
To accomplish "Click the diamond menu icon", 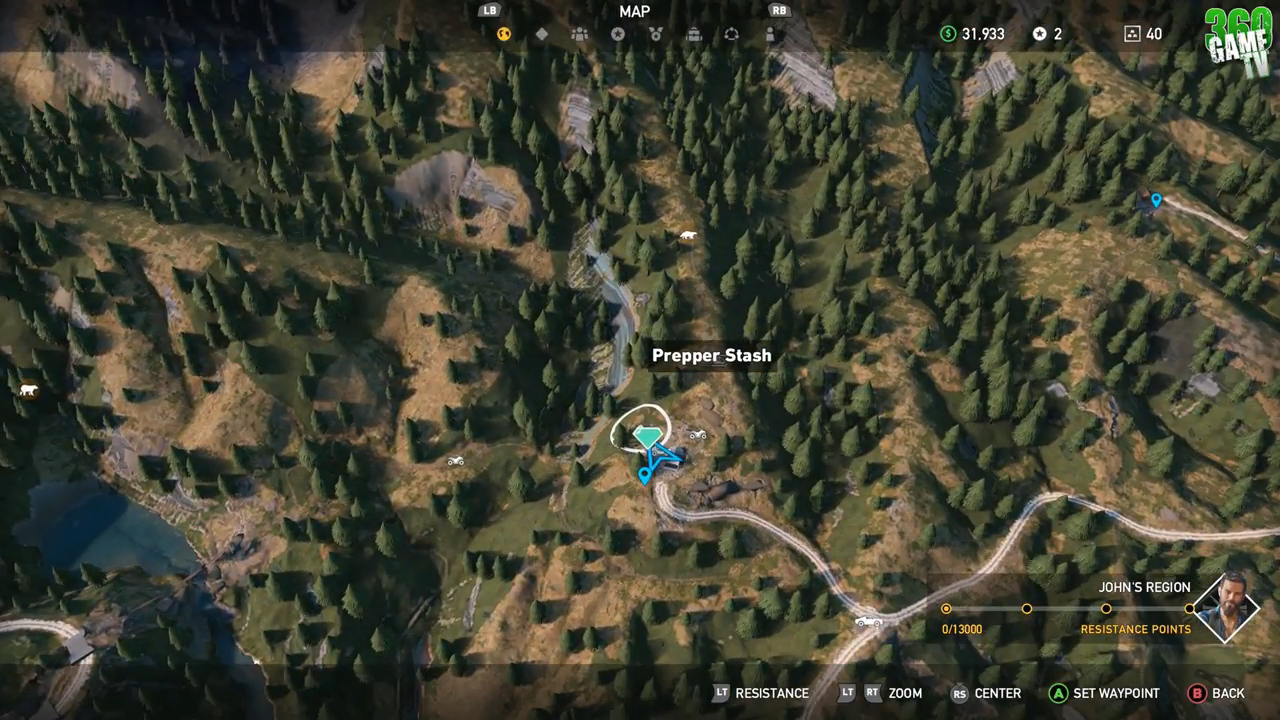I will pos(543,33).
